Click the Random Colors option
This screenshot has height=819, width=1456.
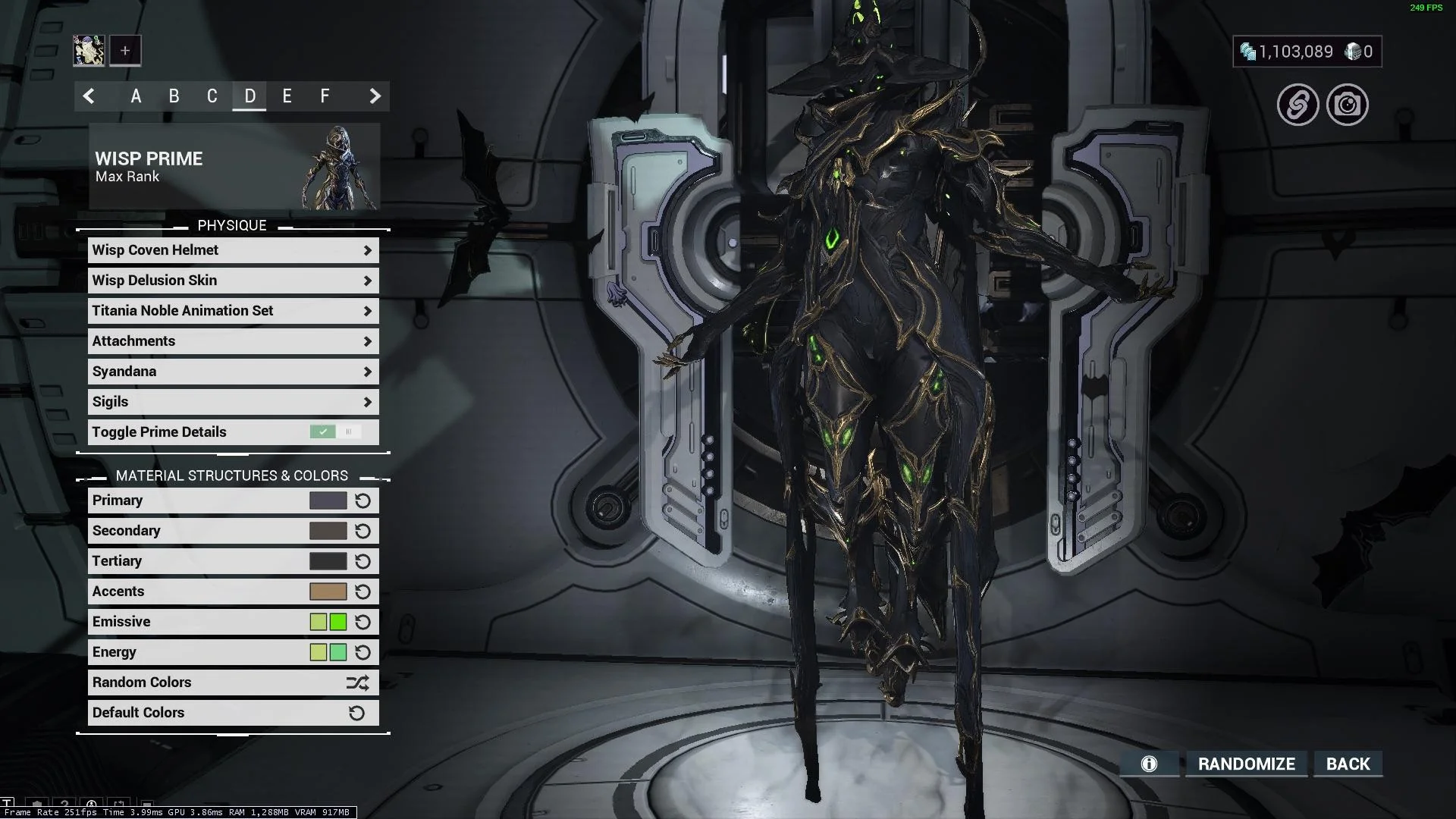click(233, 682)
